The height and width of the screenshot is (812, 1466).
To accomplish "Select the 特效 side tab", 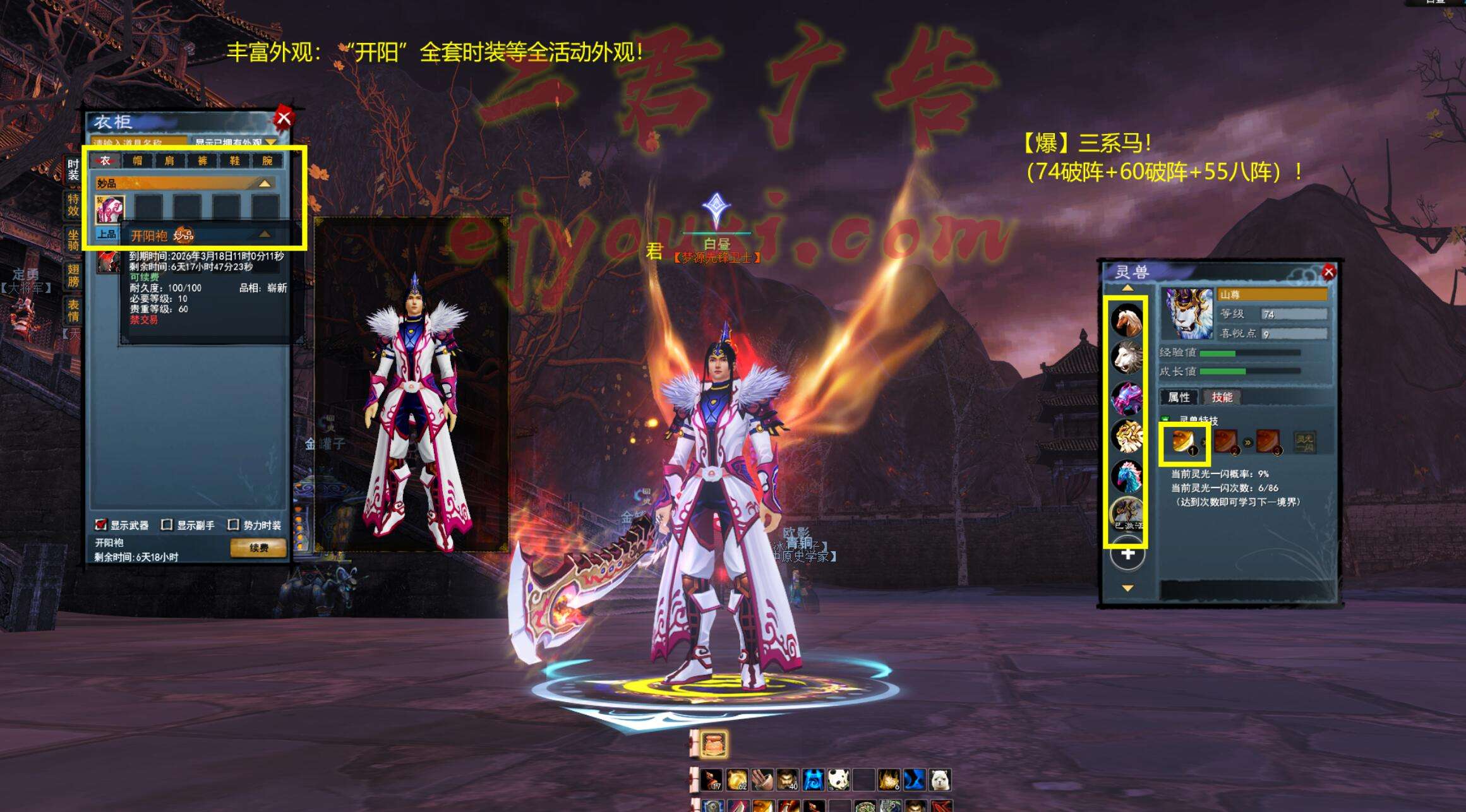I will pos(73,205).
